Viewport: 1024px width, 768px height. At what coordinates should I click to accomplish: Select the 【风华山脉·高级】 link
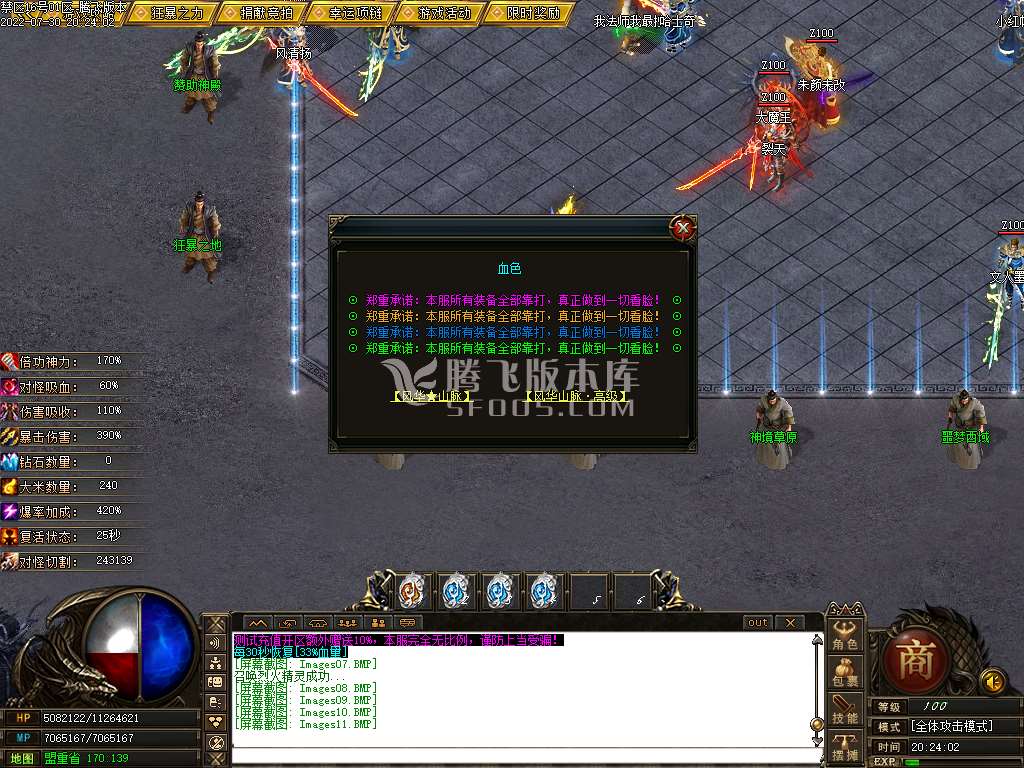(578, 396)
